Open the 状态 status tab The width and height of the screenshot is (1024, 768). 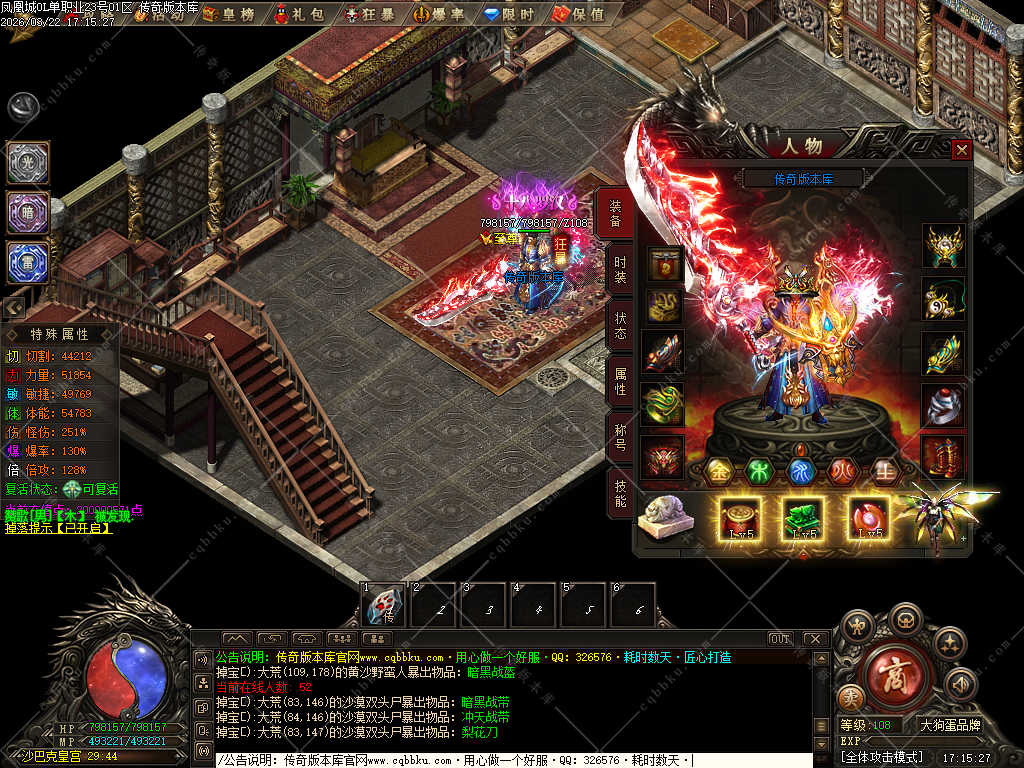620,324
